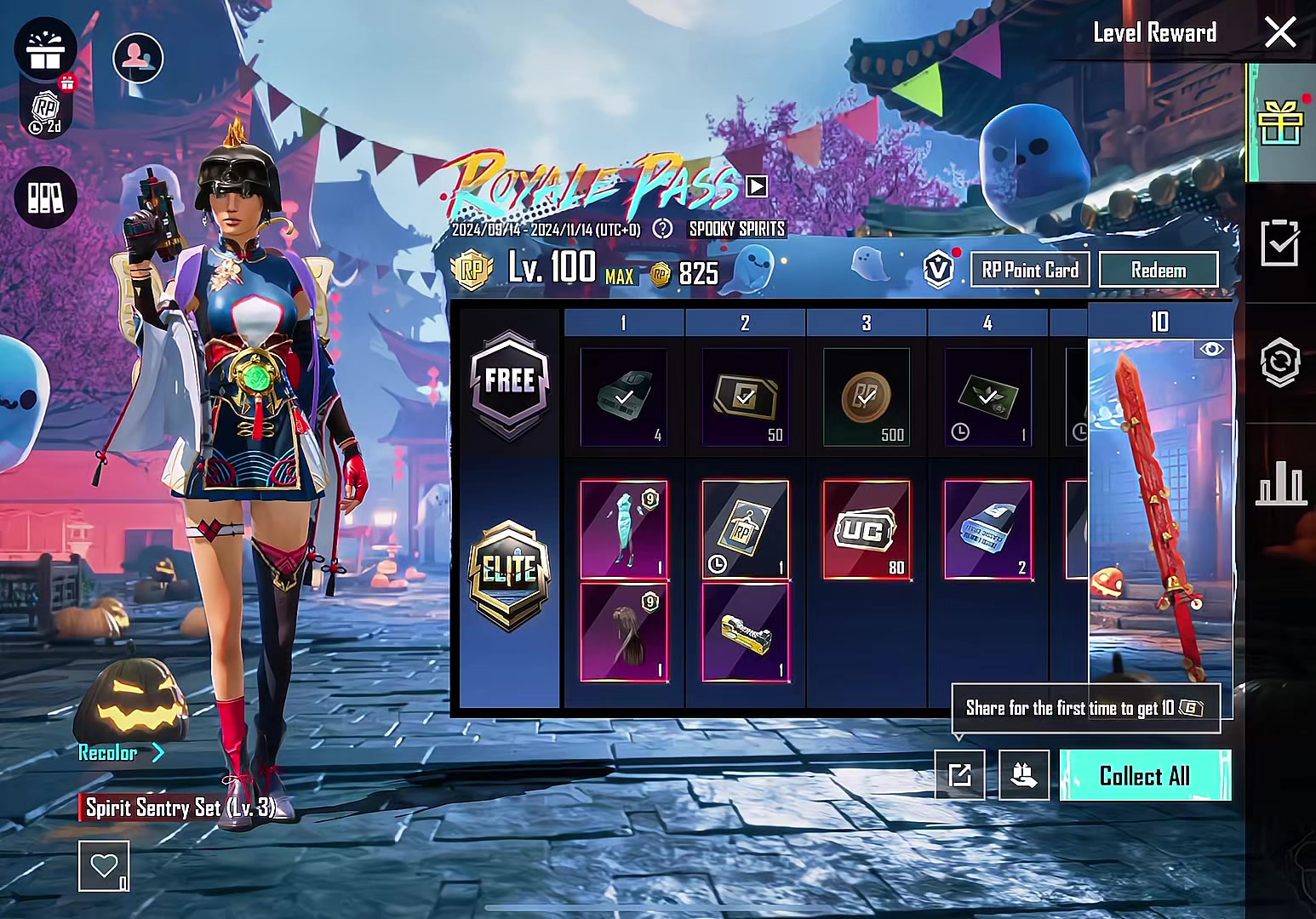The image size is (1316, 919).
Task: Switch to the missions checklist tab
Action: 1280,243
